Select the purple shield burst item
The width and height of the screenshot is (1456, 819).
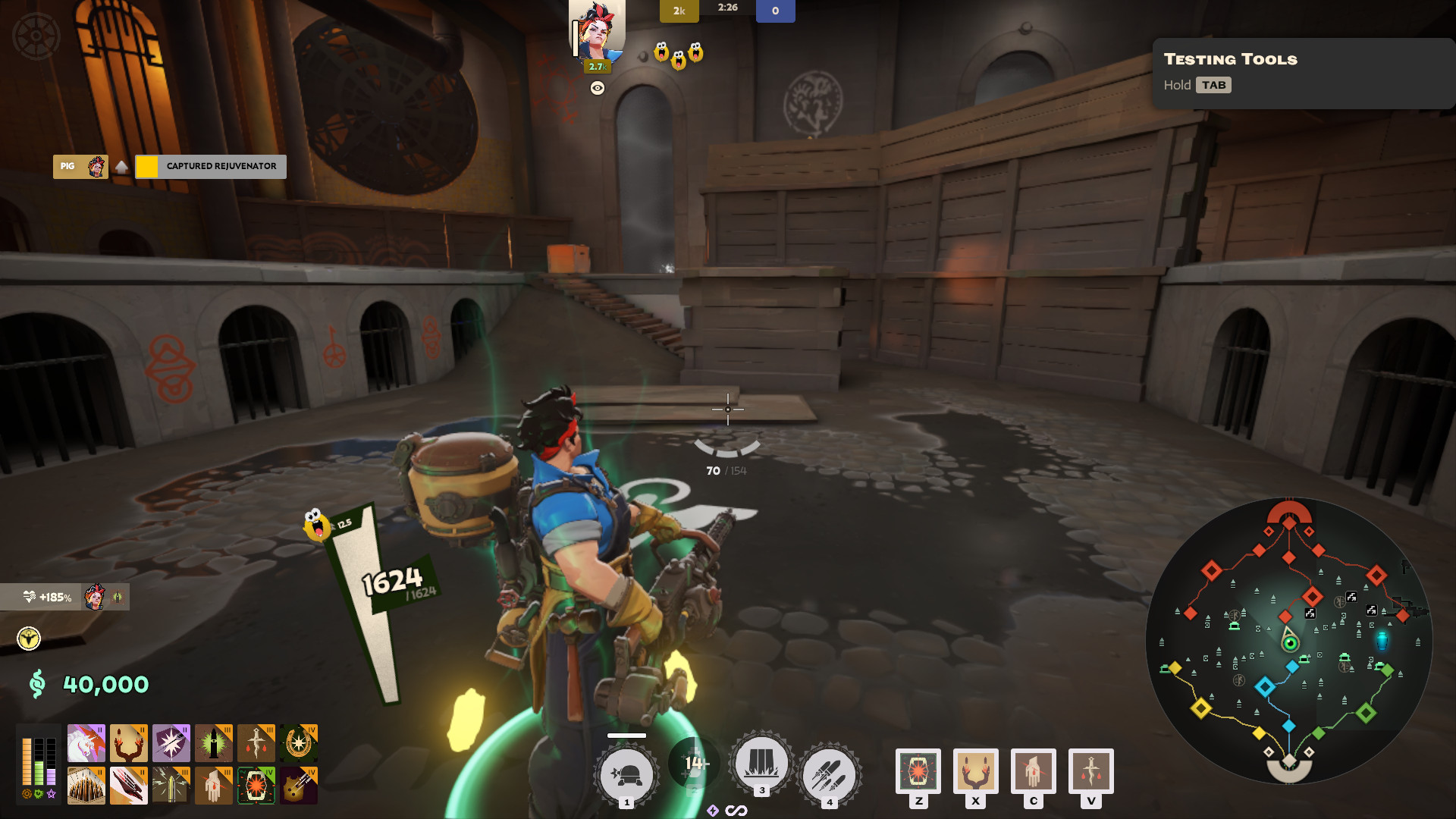171,742
